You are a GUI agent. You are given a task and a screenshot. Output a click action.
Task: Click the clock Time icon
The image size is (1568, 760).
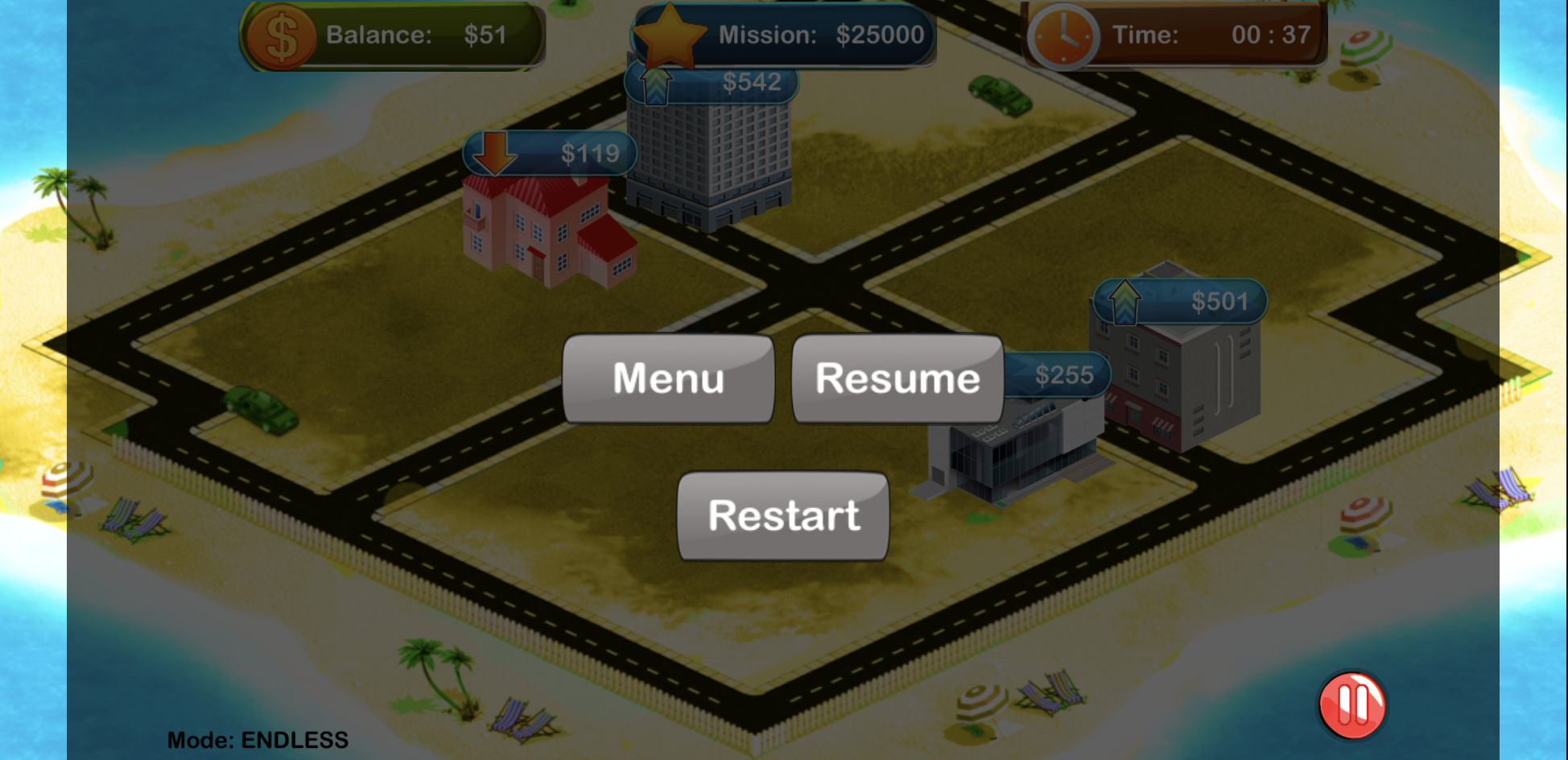[1064, 35]
